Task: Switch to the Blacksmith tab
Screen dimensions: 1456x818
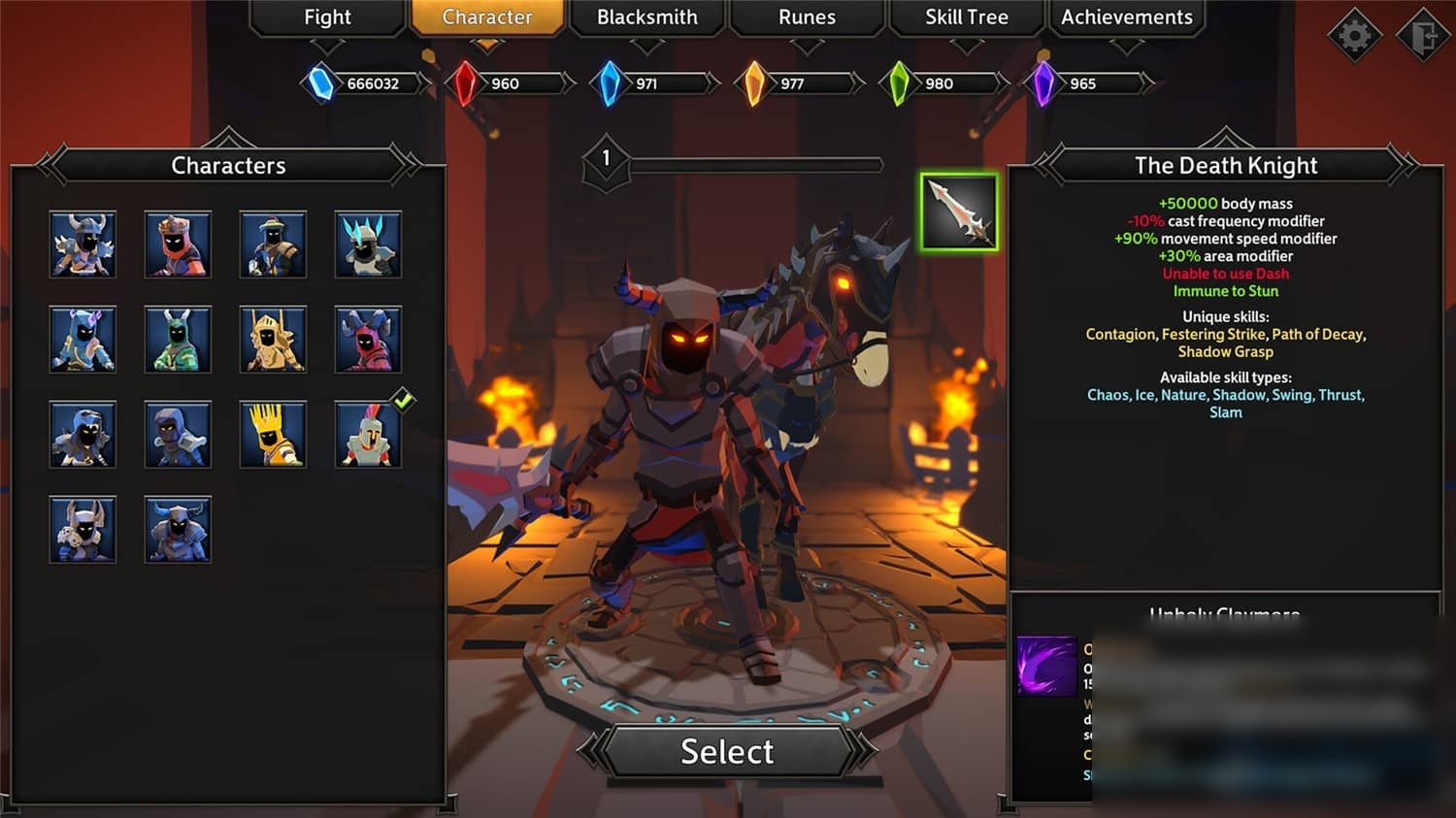Action: 646,17
